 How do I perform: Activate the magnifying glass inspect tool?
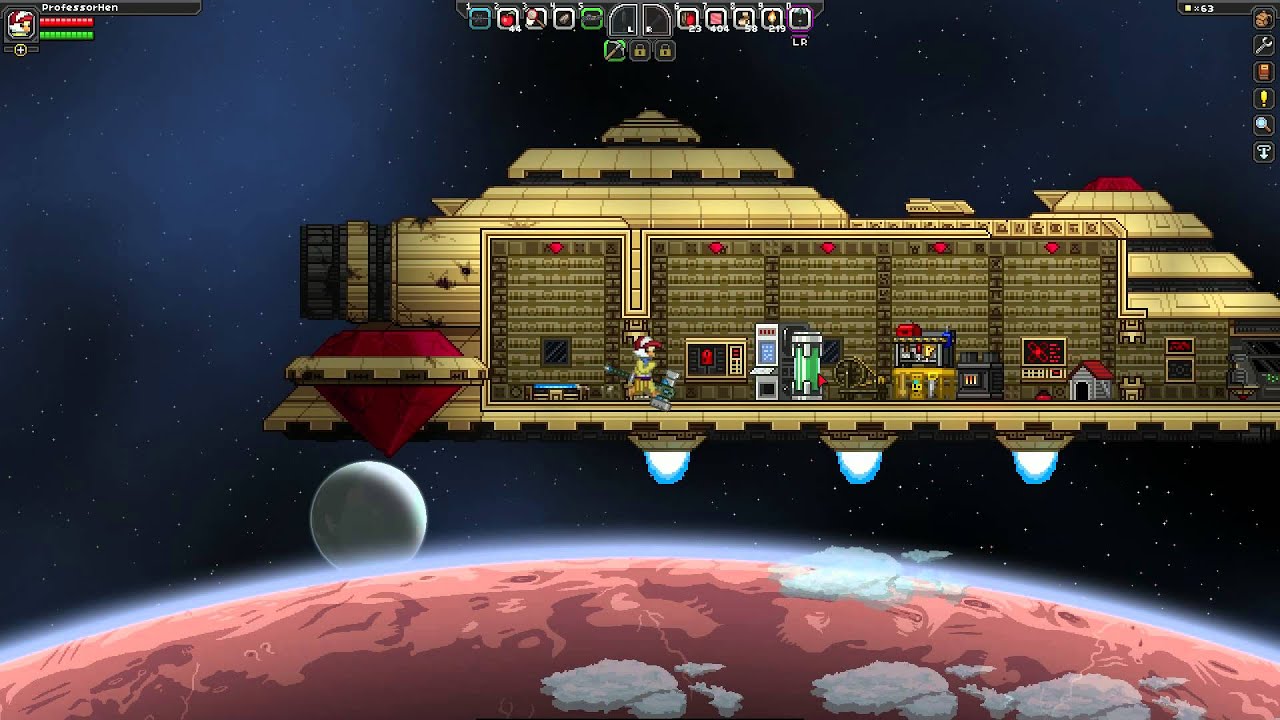tap(1264, 126)
